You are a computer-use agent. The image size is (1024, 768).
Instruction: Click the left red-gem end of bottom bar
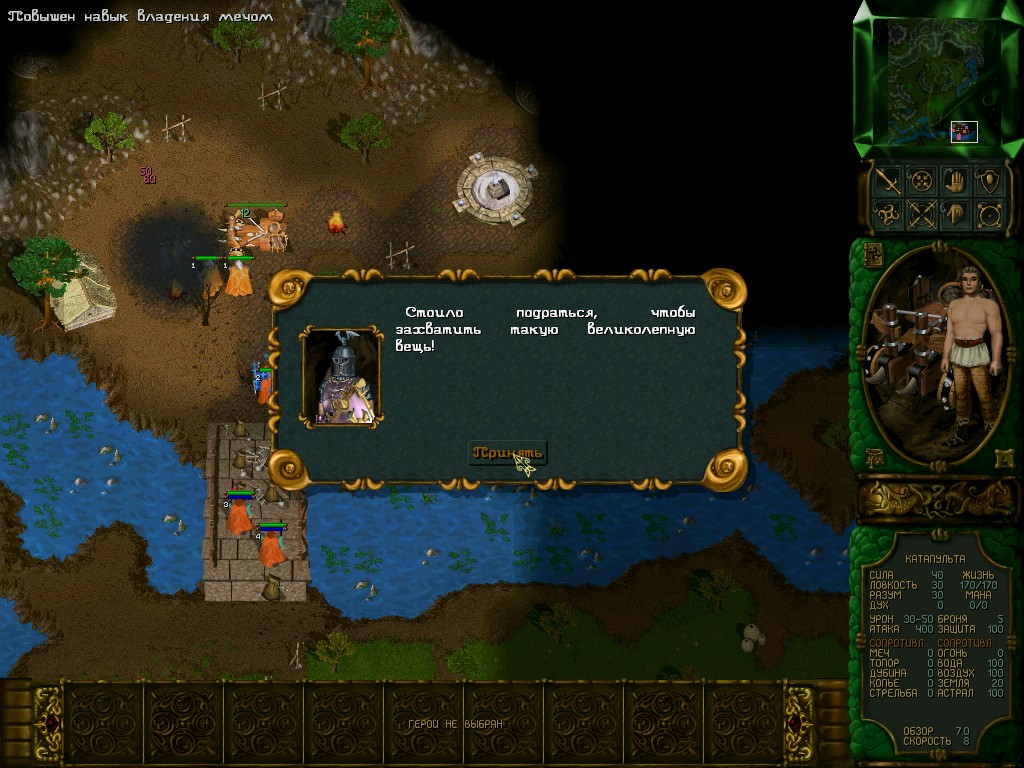coord(48,723)
